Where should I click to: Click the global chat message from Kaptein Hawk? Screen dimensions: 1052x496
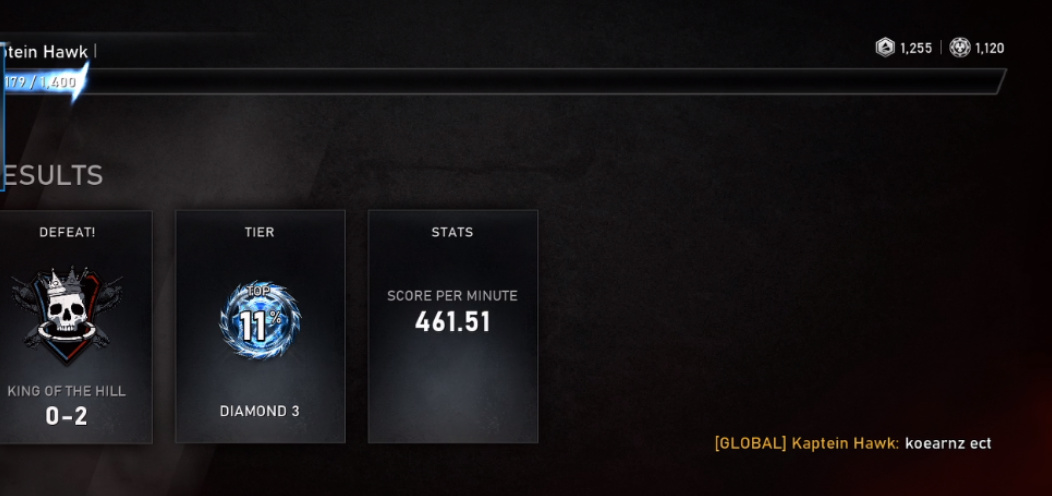click(x=852, y=443)
